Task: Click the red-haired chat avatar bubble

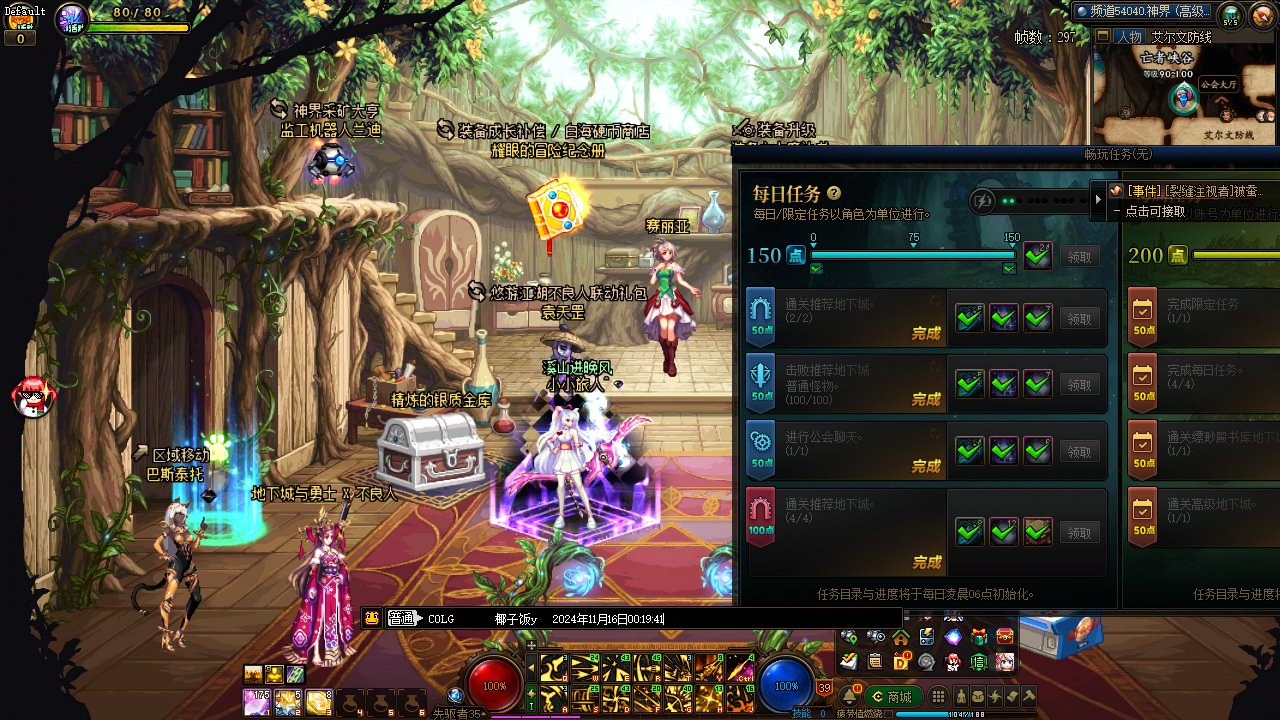Action: (33, 398)
